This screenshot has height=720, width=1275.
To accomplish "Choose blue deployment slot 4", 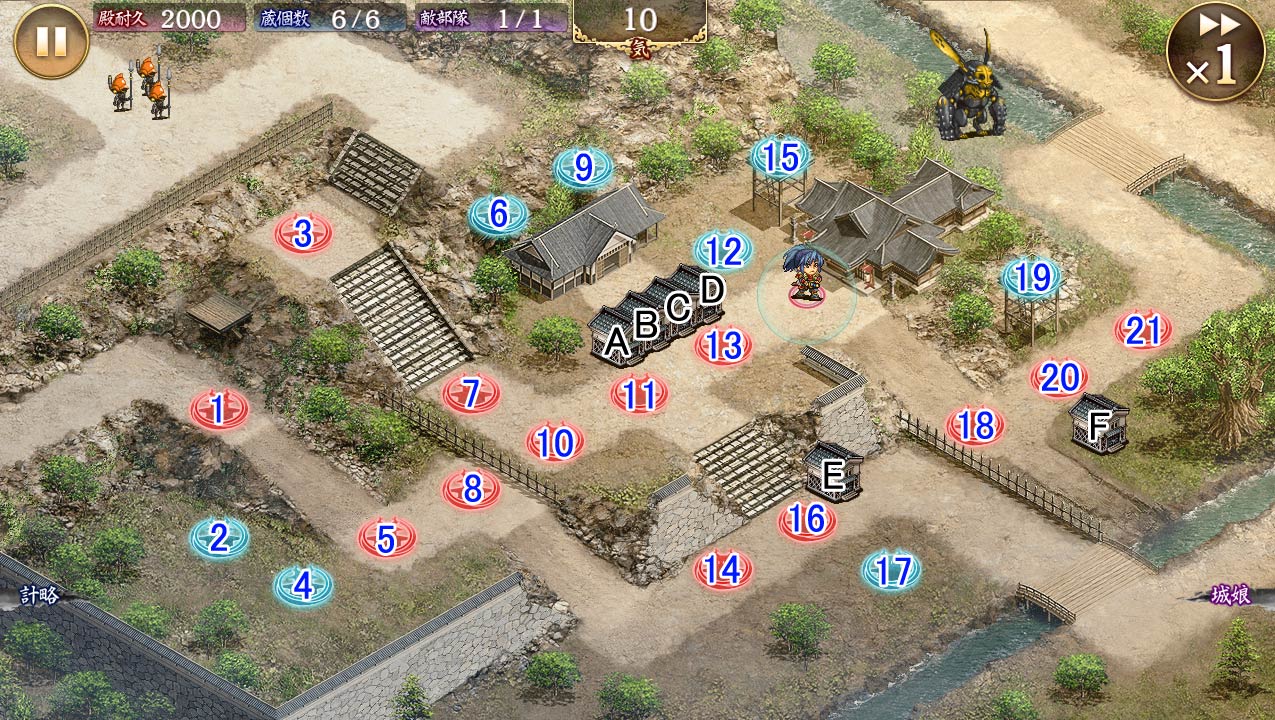I will [x=303, y=585].
